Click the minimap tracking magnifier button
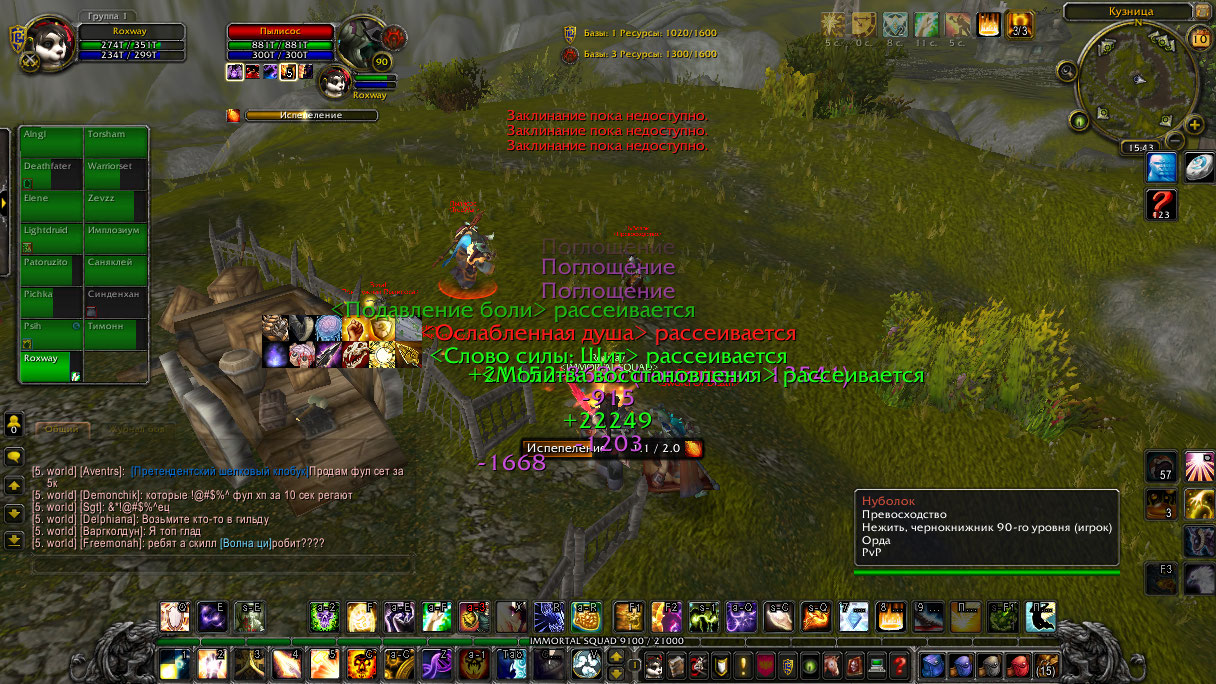The width and height of the screenshot is (1216, 684). click(1068, 71)
